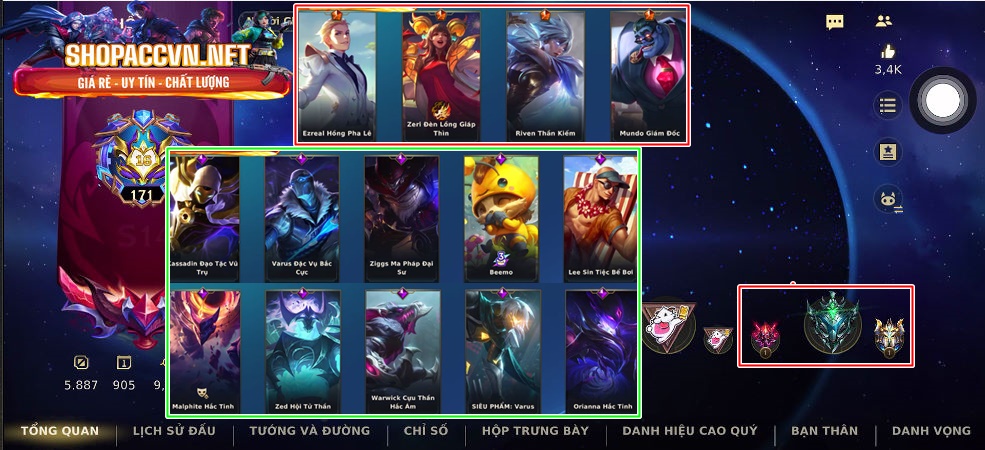Switch to Danh Hiệu Cao Quý tab
Screen dimensions: 985x450
point(689,431)
